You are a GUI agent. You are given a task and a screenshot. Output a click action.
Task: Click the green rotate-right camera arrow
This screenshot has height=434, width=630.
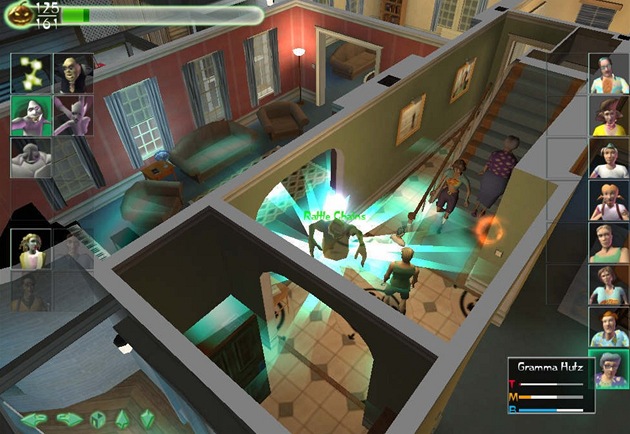click(x=69, y=418)
